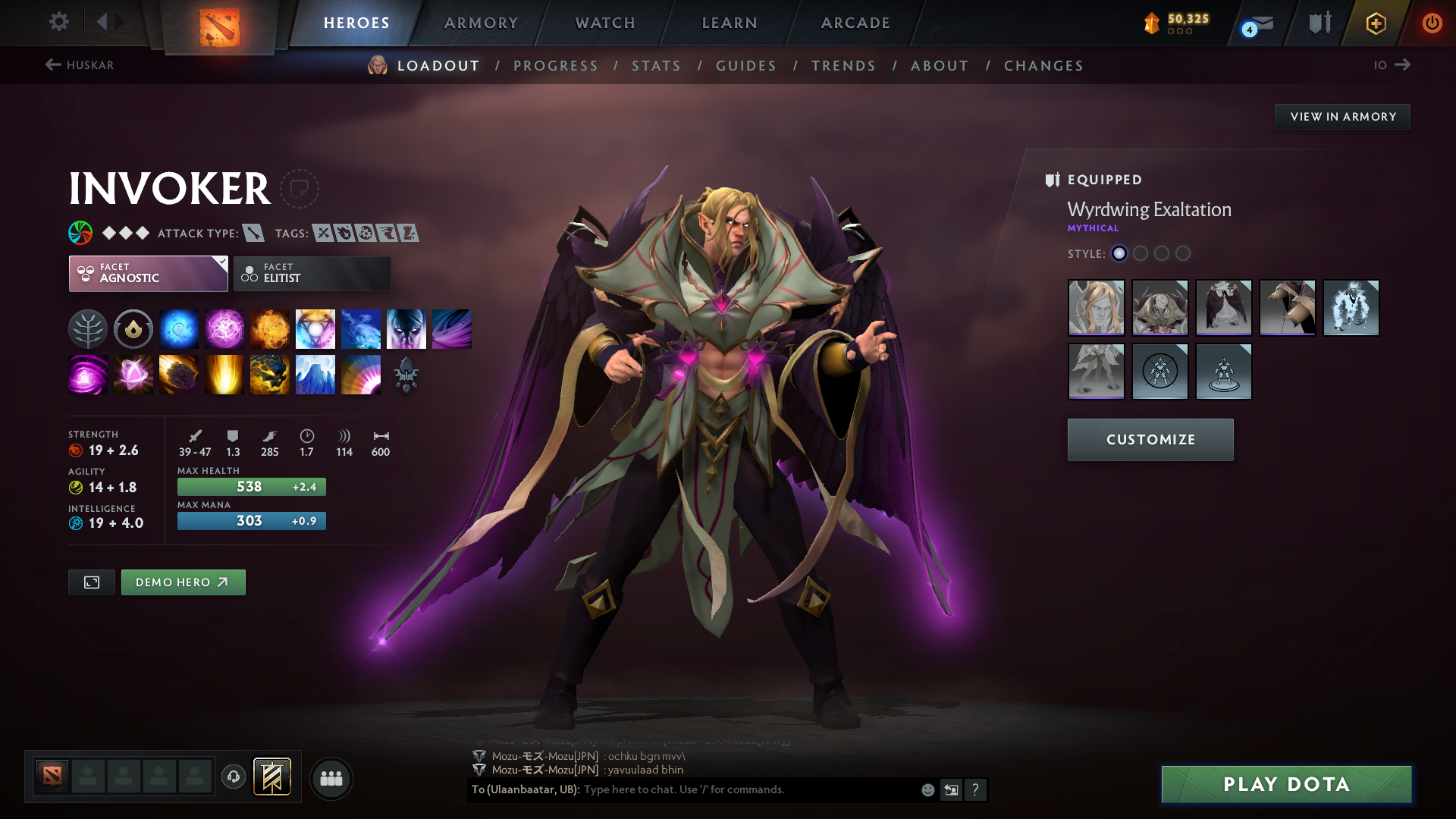This screenshot has height=819, width=1456.
Task: Select the second style radio button
Action: coord(1141,254)
